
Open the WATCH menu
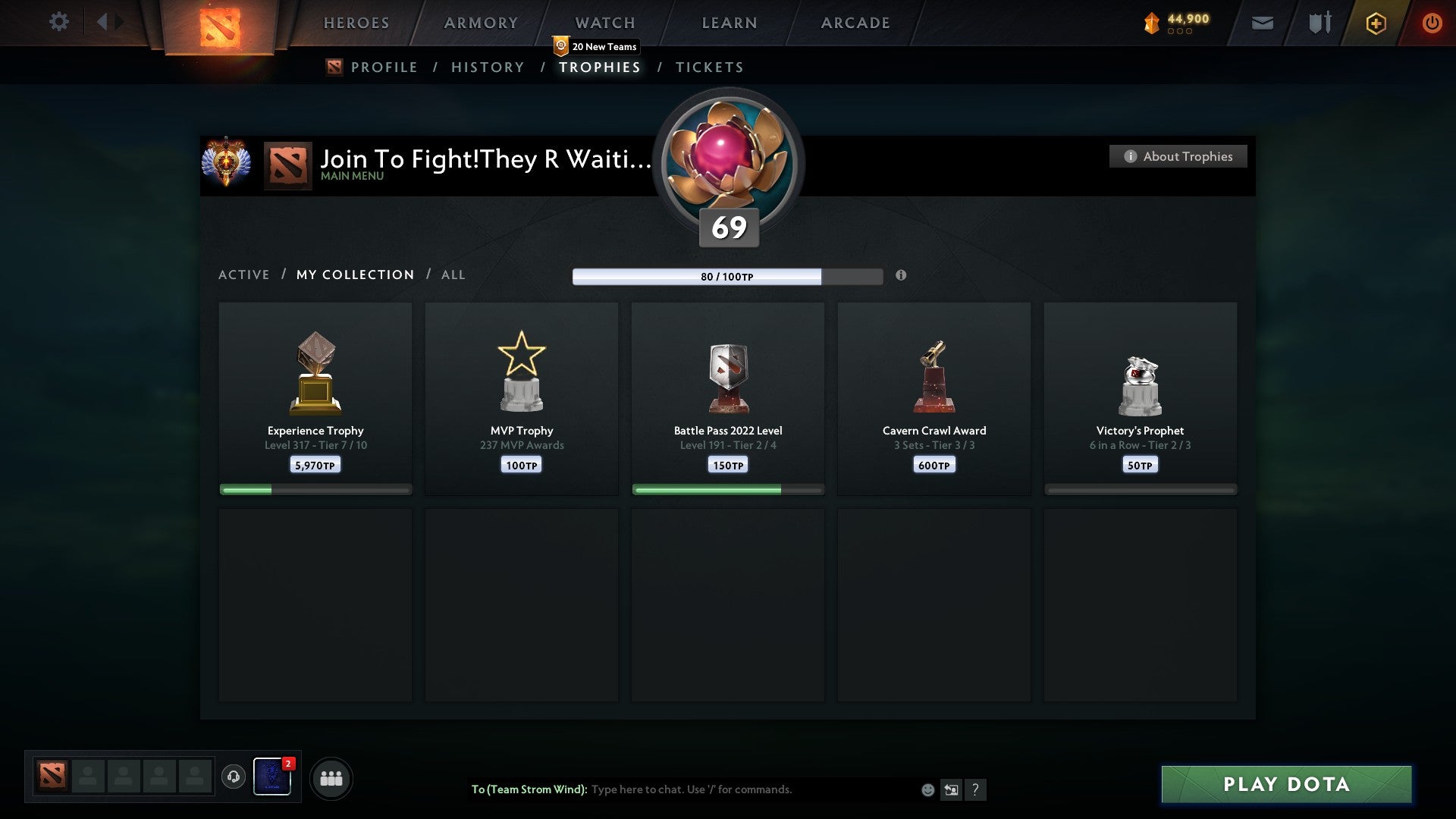pos(604,23)
